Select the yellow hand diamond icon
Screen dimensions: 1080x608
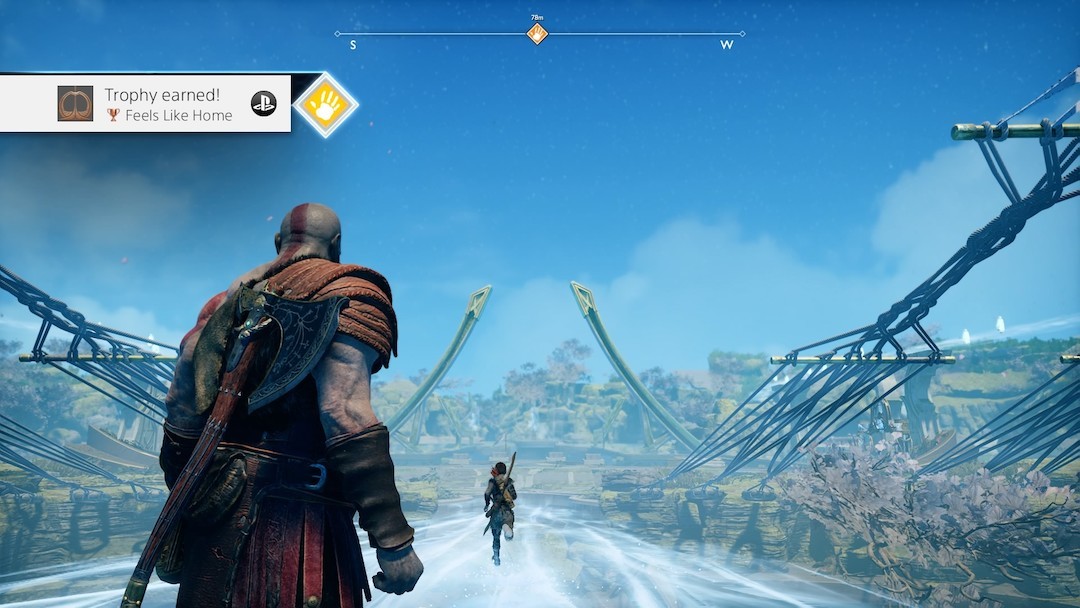click(325, 104)
